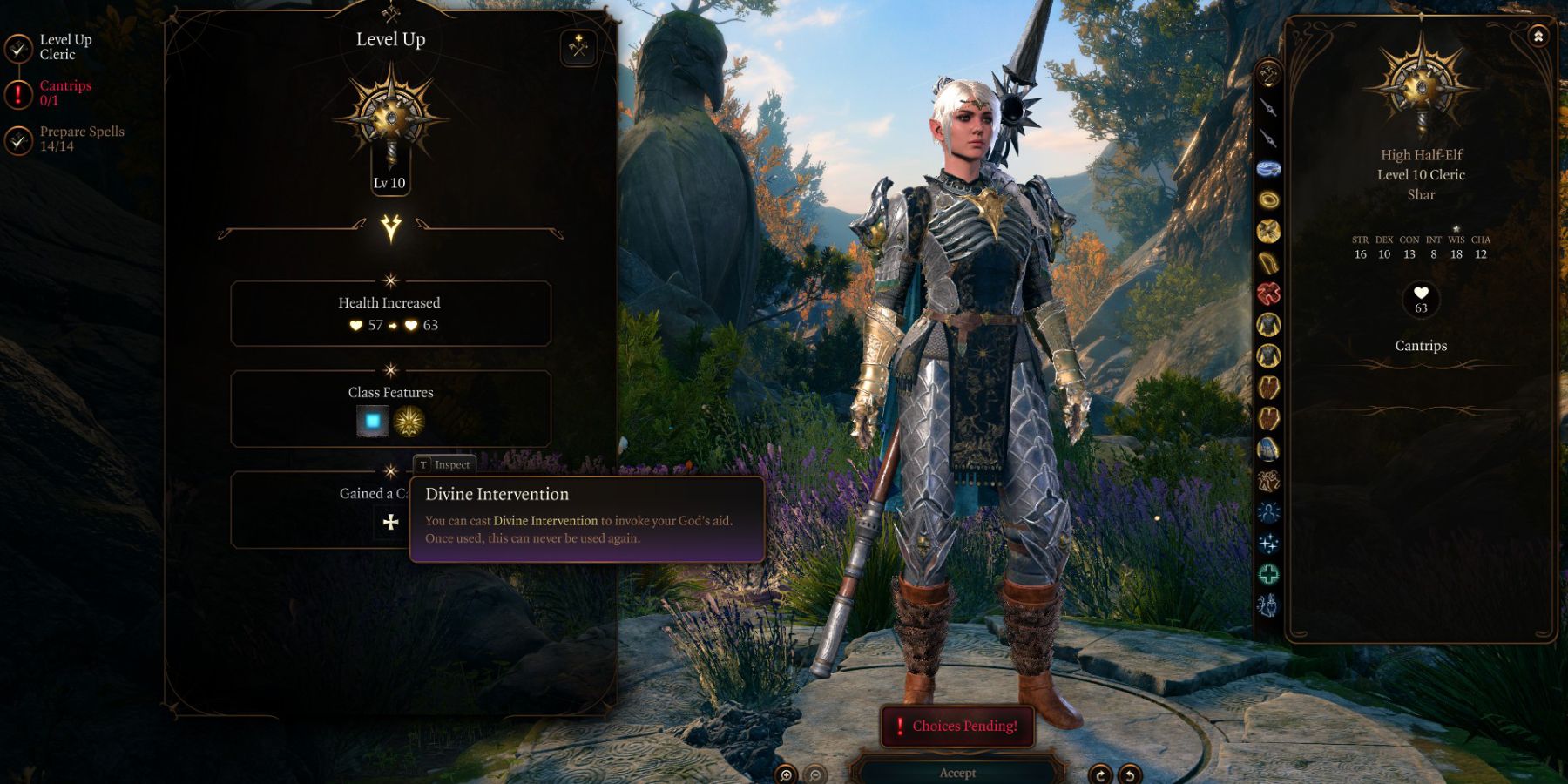Click the Choices Pending! notification button
This screenshot has width=1568, height=784.
point(958,726)
